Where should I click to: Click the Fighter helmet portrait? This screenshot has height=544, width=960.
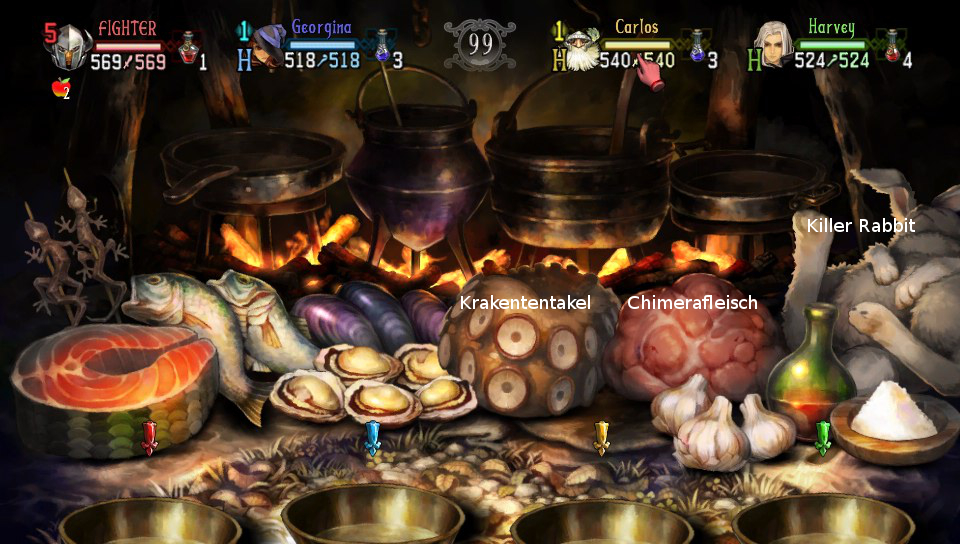tap(70, 47)
